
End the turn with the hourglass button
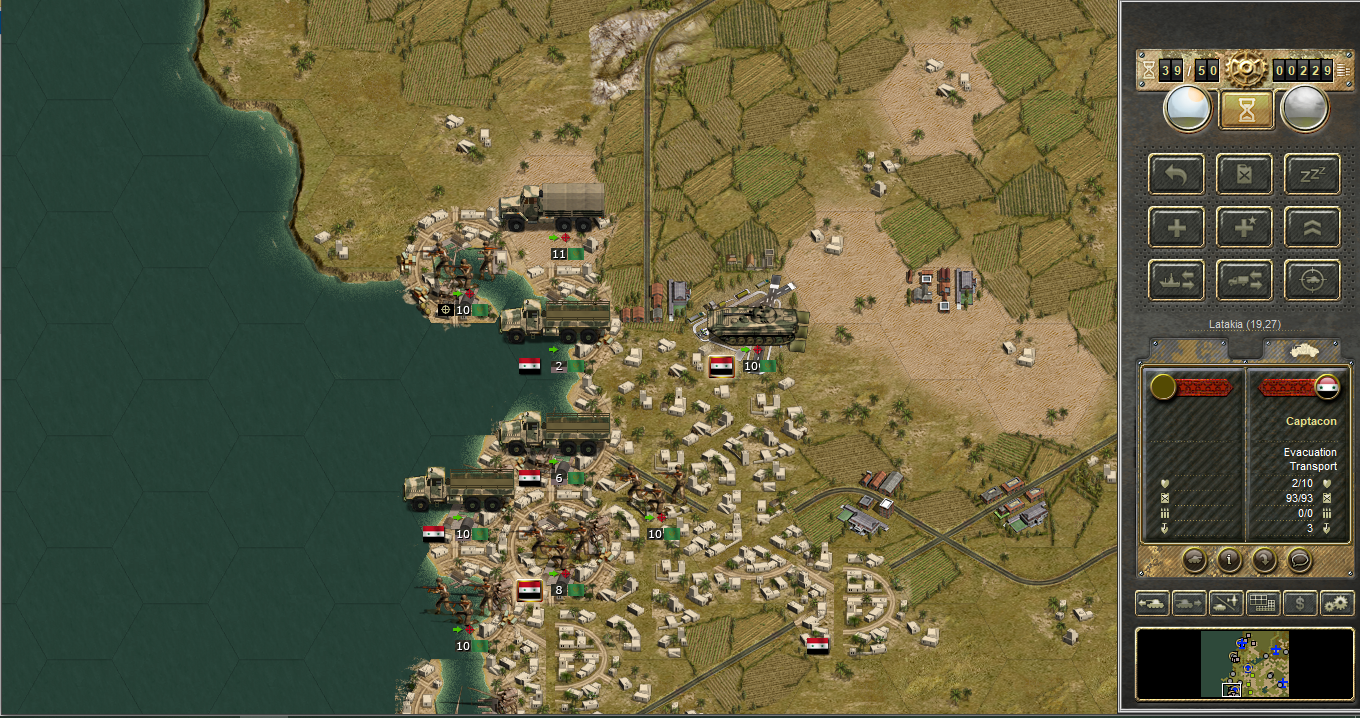(1246, 109)
